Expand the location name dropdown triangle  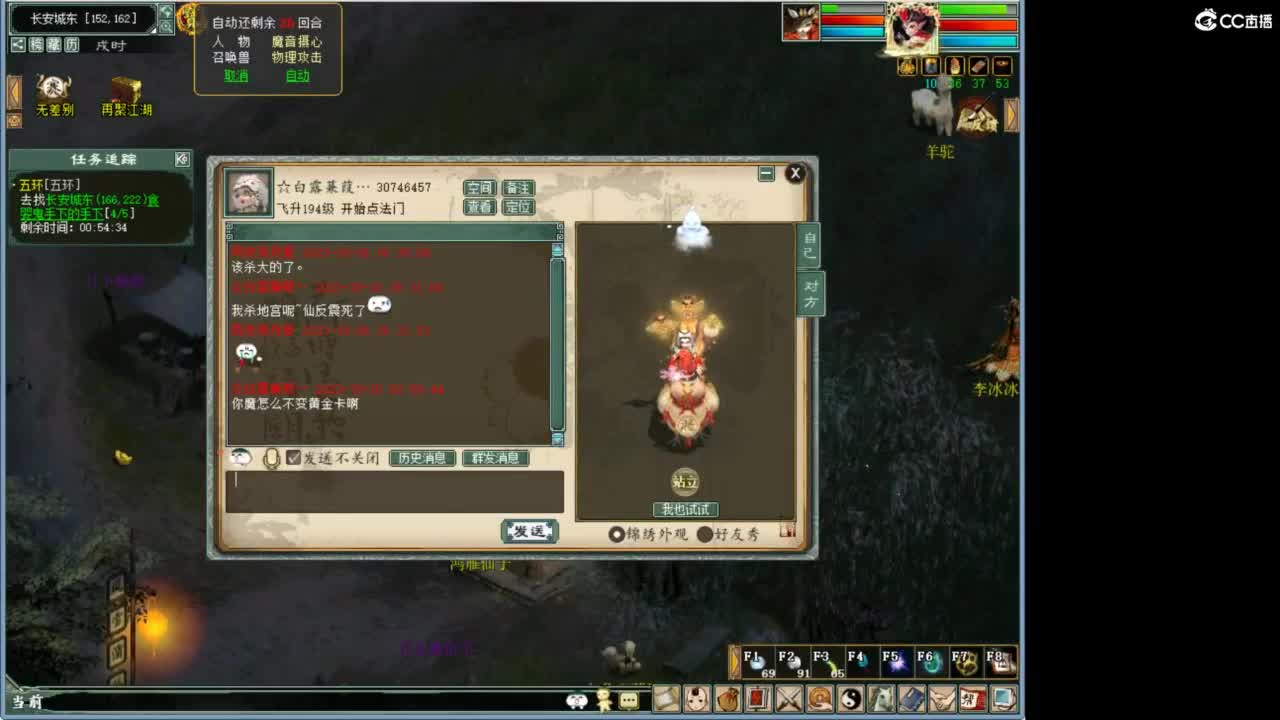[155, 30]
